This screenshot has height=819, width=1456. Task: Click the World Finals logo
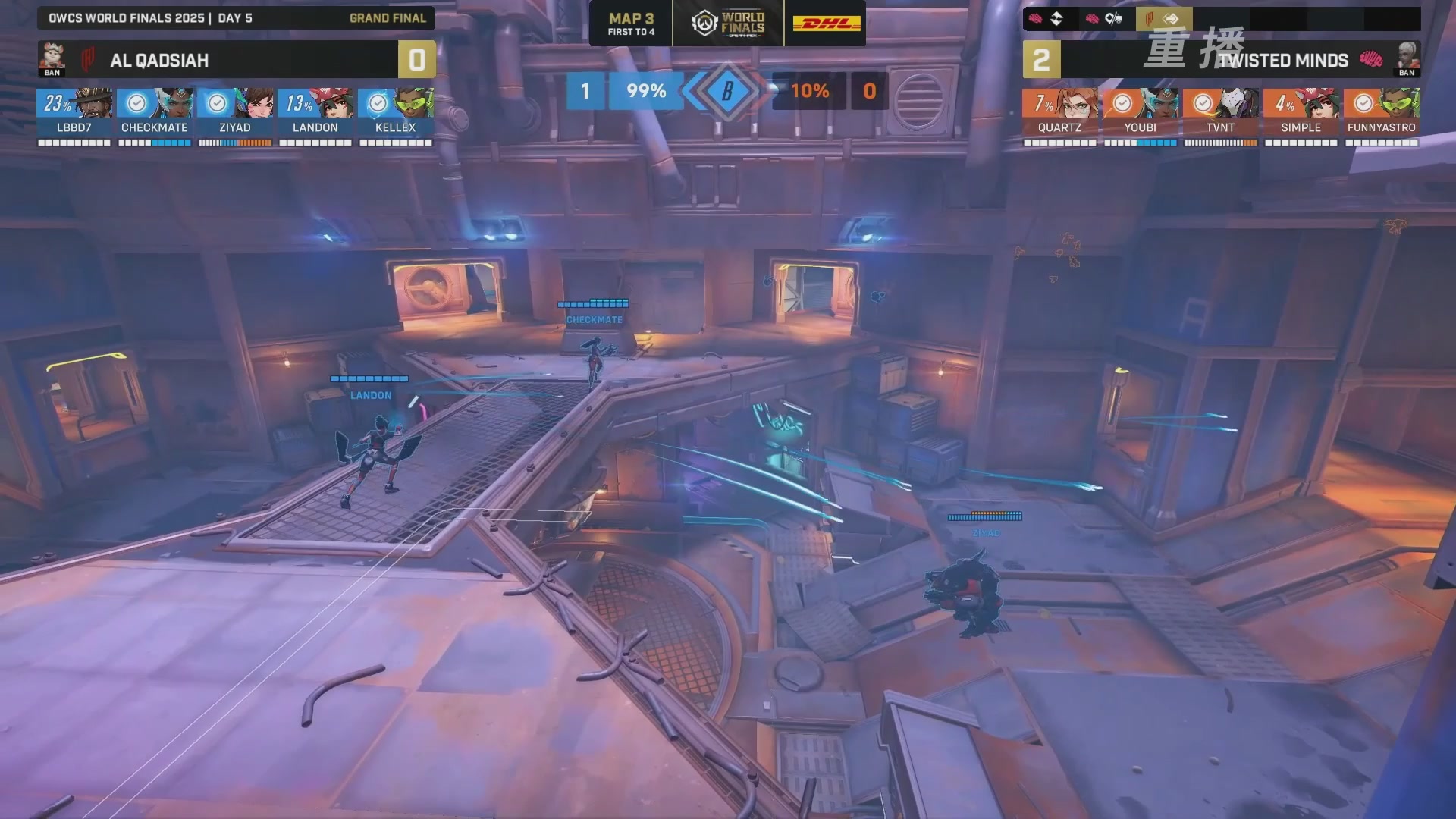(728, 24)
